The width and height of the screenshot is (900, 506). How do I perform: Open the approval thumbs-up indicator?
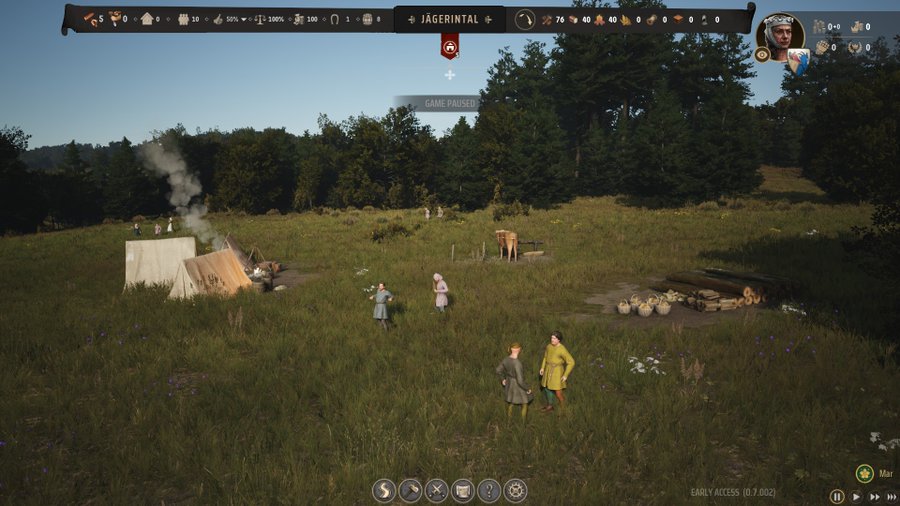pos(218,19)
